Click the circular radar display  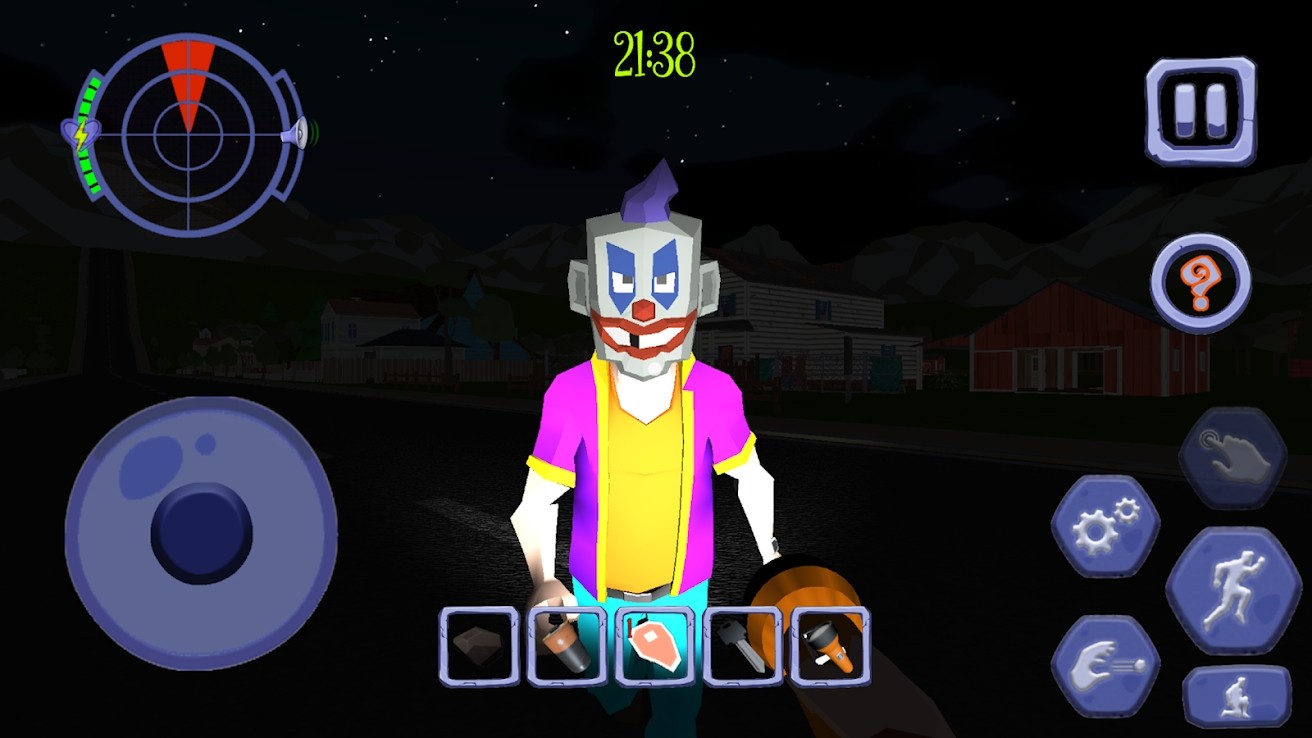[187, 133]
